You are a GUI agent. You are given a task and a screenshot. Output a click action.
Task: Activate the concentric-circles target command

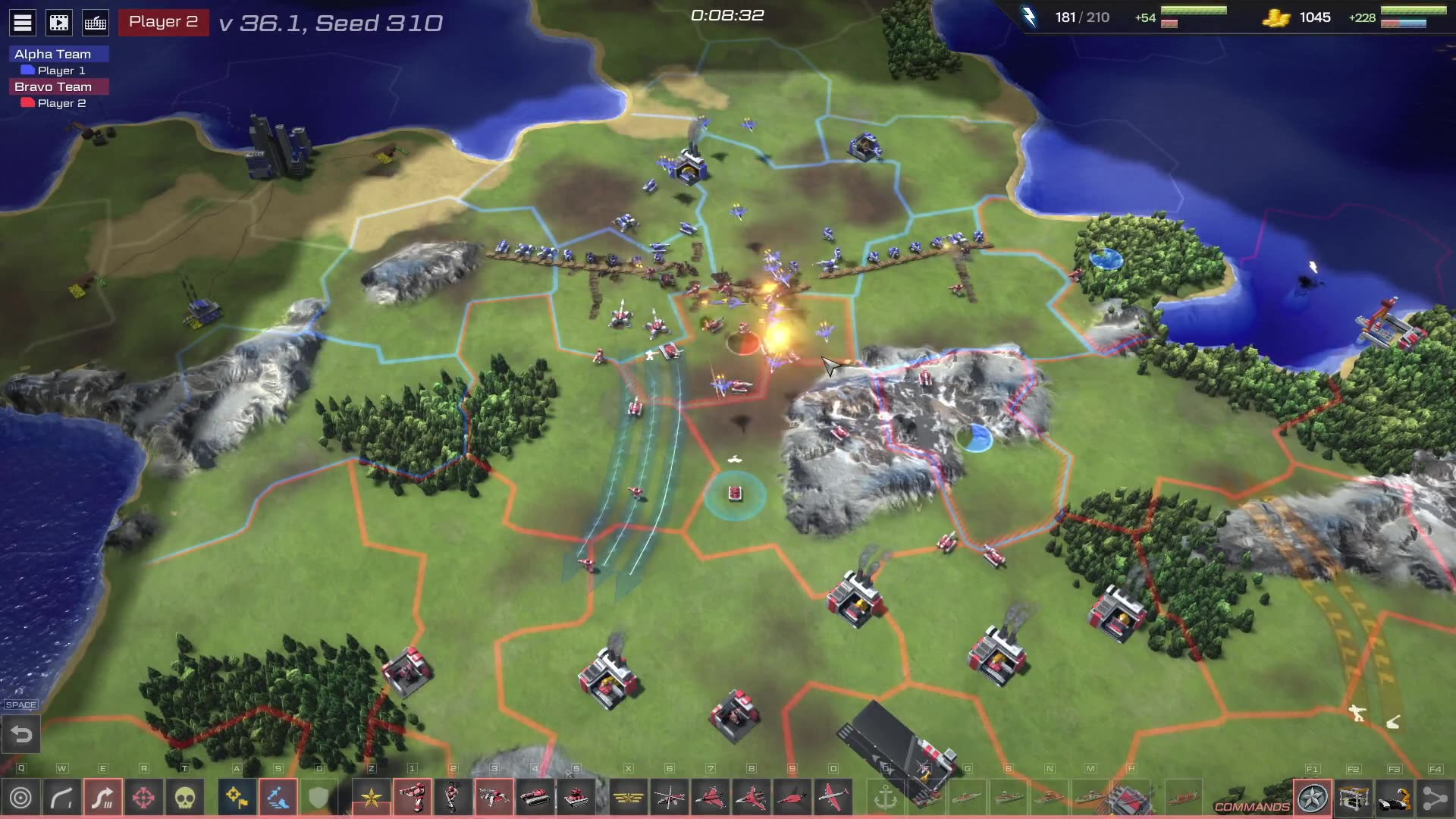pyautogui.click(x=21, y=798)
